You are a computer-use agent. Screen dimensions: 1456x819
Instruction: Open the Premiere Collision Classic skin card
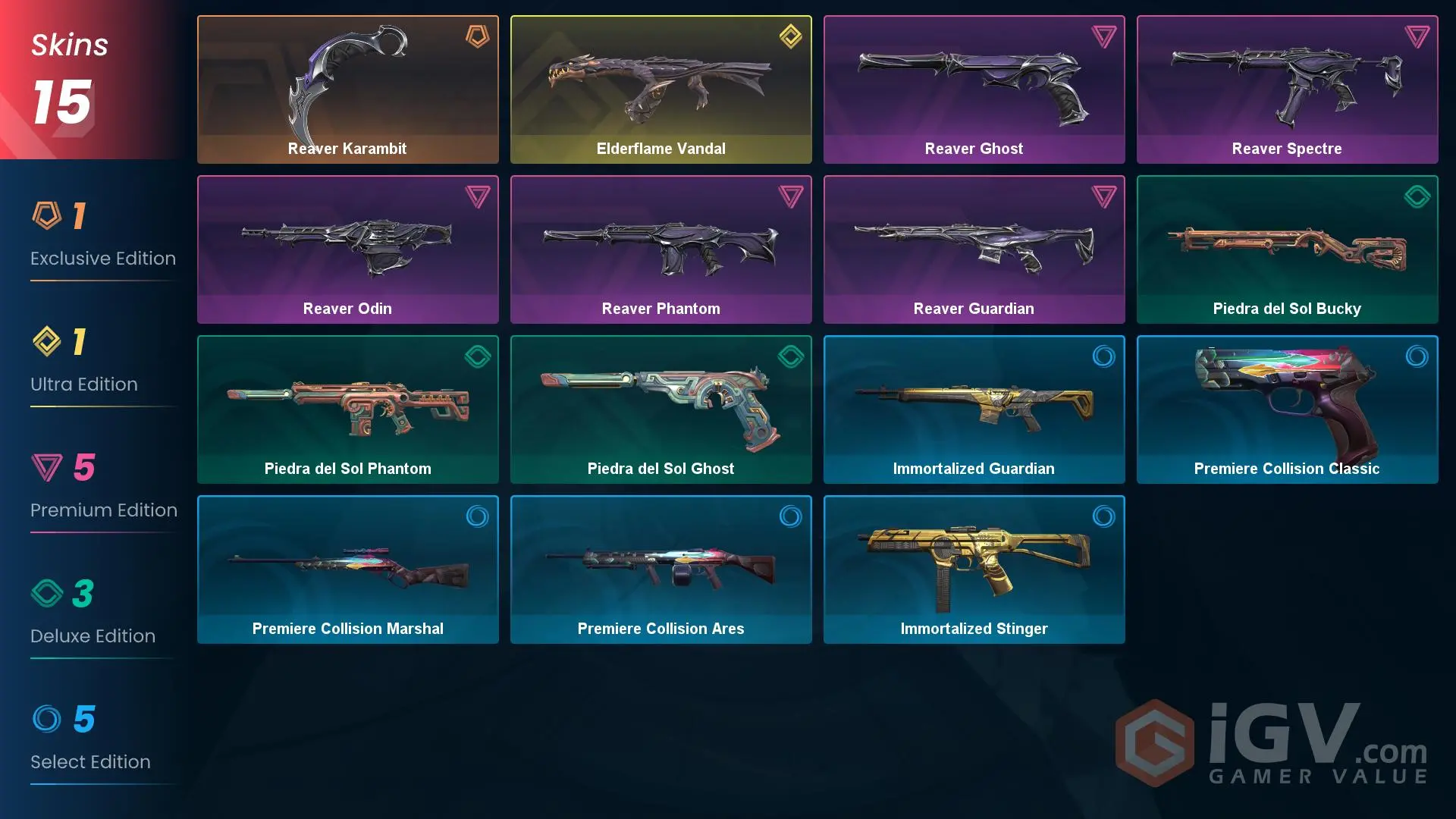click(x=1287, y=409)
